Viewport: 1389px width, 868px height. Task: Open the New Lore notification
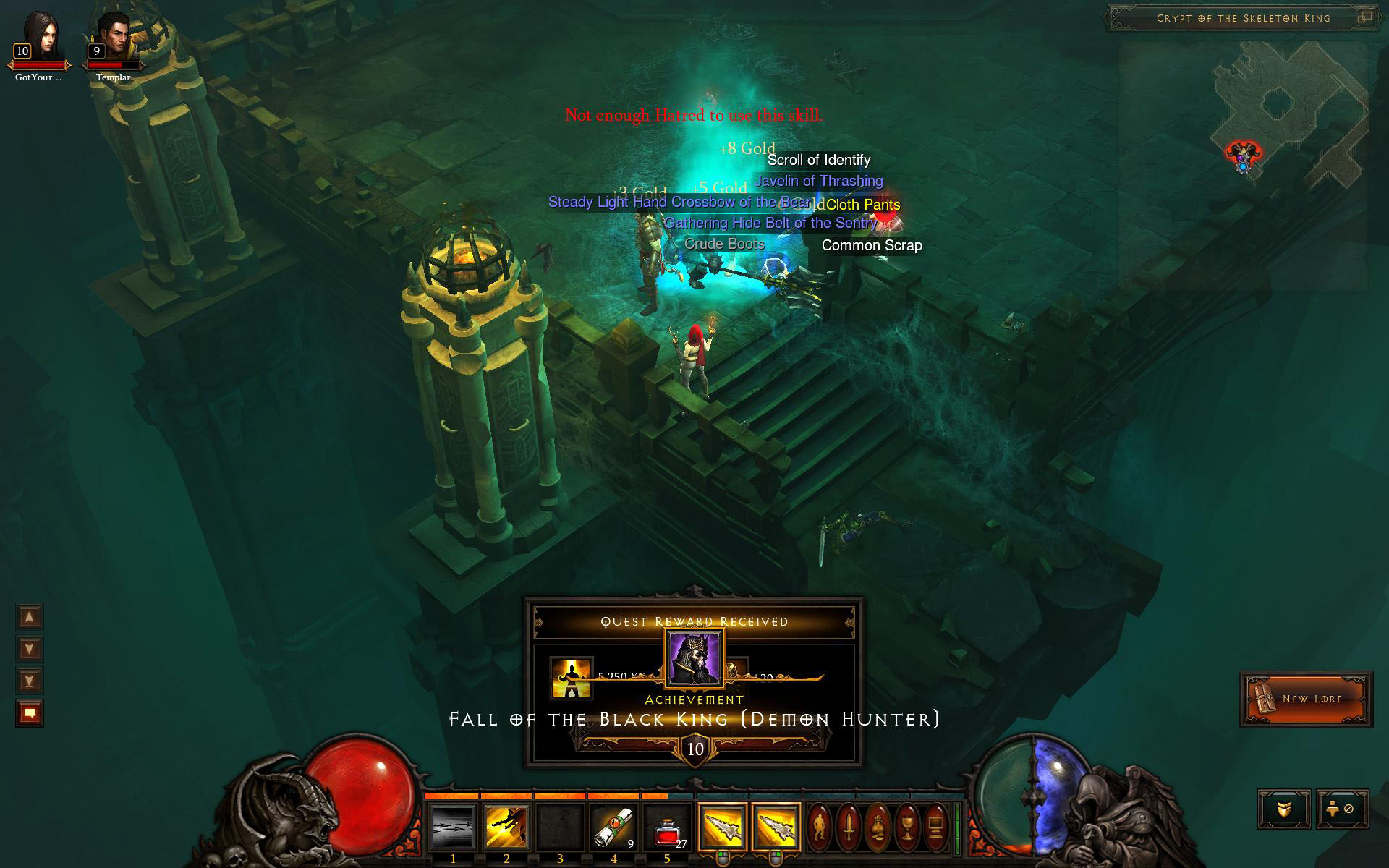click(x=1306, y=699)
